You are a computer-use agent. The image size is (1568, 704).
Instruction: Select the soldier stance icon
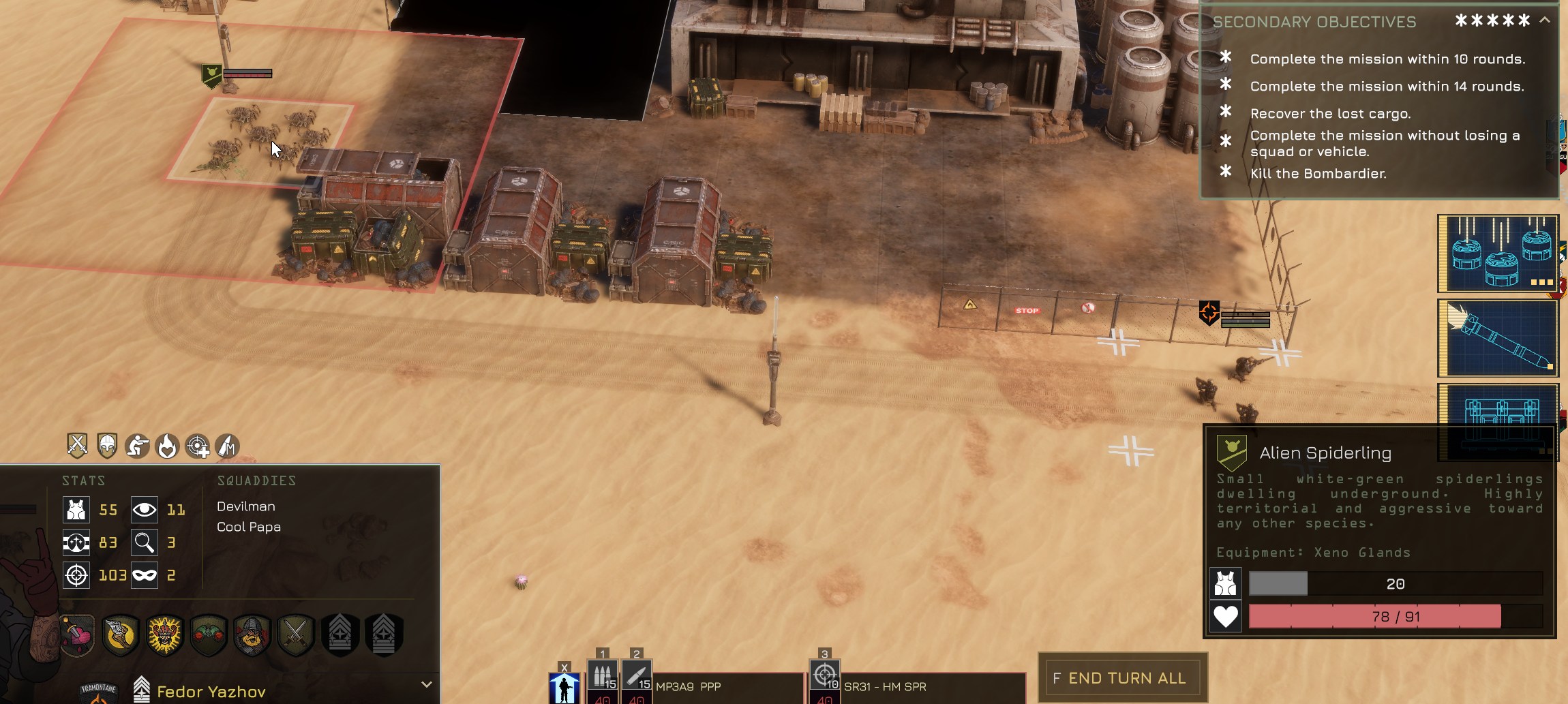point(564,687)
